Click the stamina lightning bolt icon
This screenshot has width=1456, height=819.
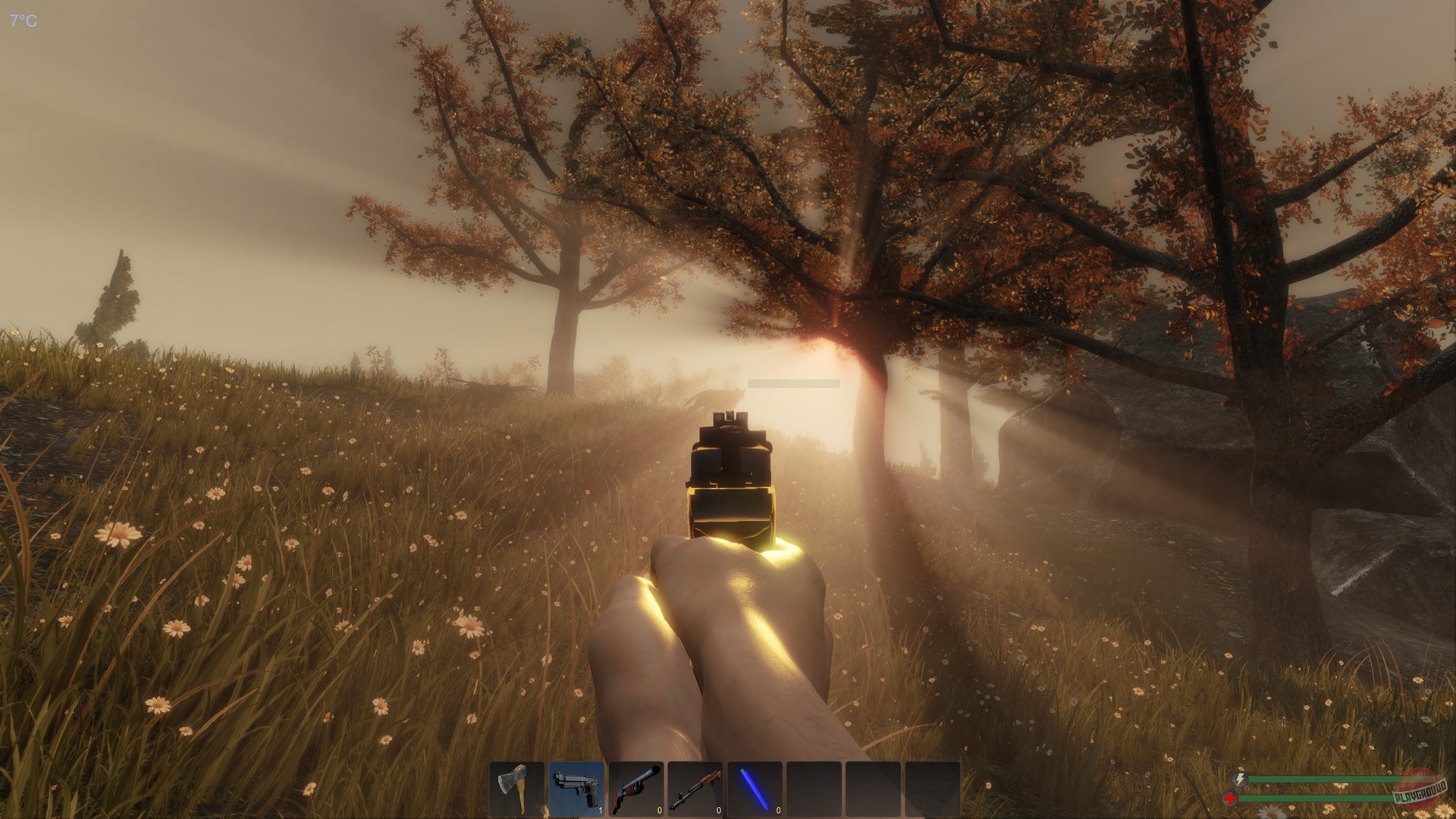pyautogui.click(x=1240, y=779)
